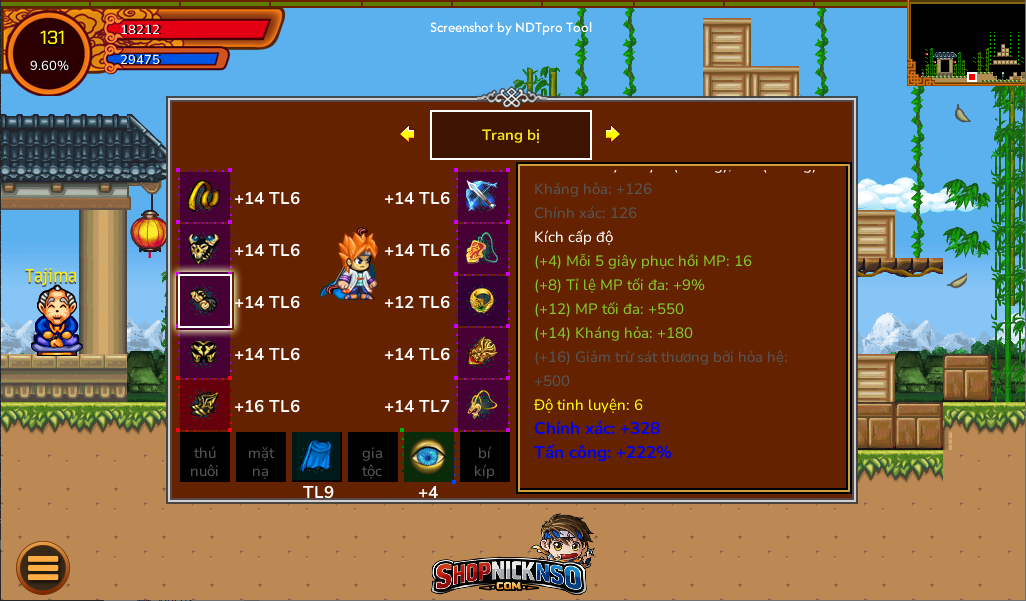The width and height of the screenshot is (1026, 601).
Task: Select the black-gold chest armor slot
Action: [x=205, y=353]
